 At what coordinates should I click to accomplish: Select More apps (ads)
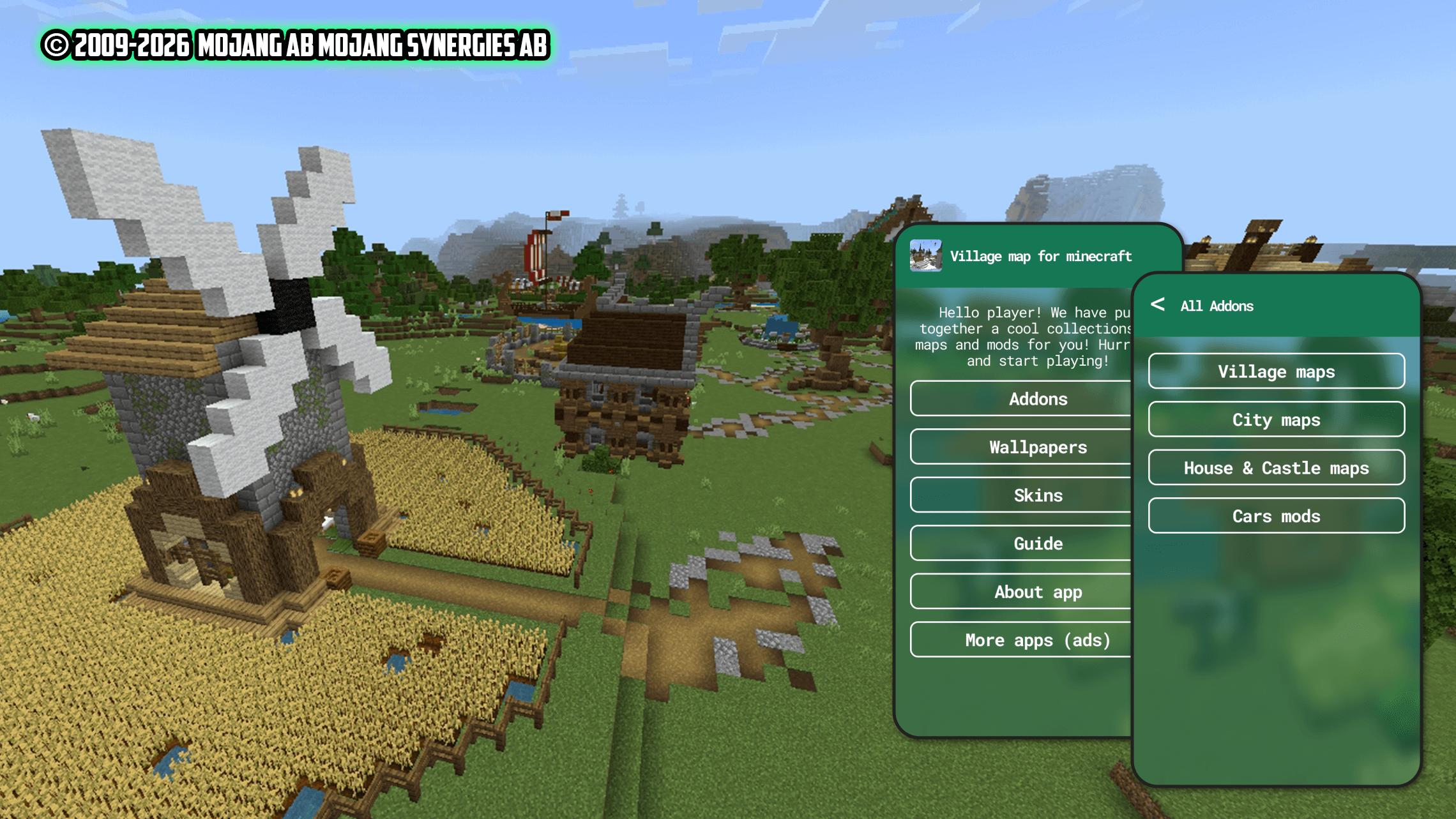(x=1022, y=640)
